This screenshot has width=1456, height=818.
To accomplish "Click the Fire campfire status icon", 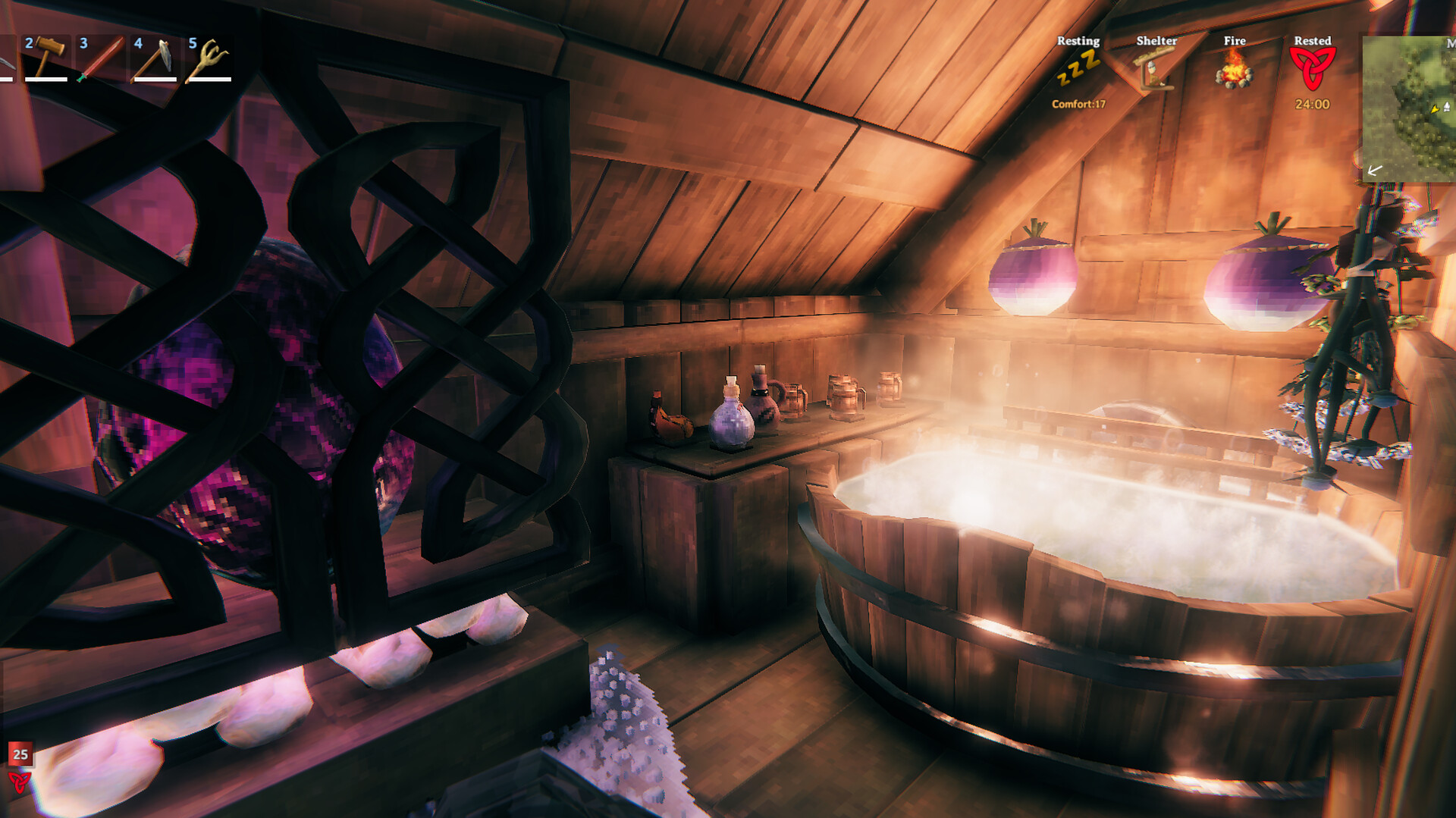I will pos(1235,74).
